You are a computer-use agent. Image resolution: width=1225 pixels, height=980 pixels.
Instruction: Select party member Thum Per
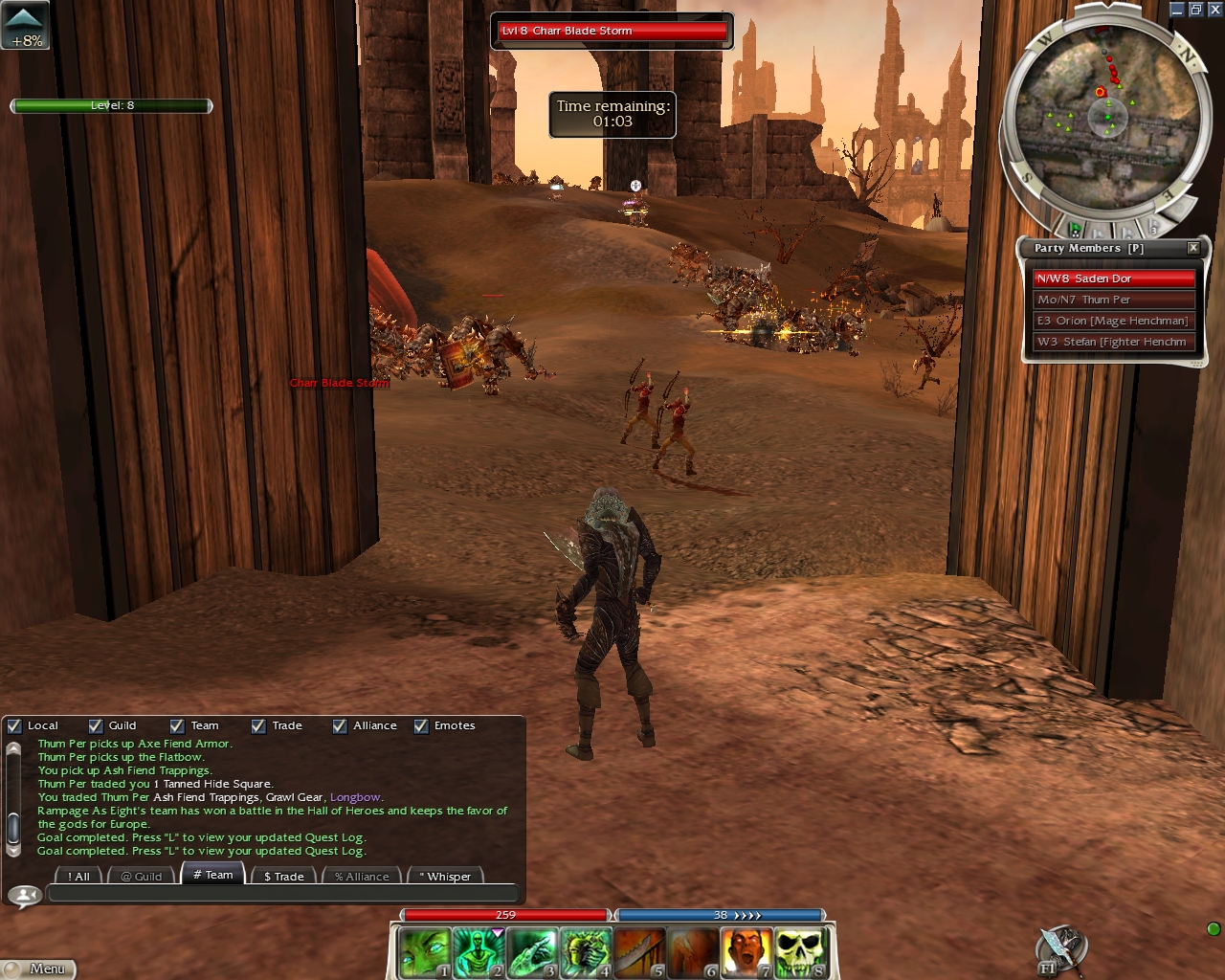(1115, 300)
